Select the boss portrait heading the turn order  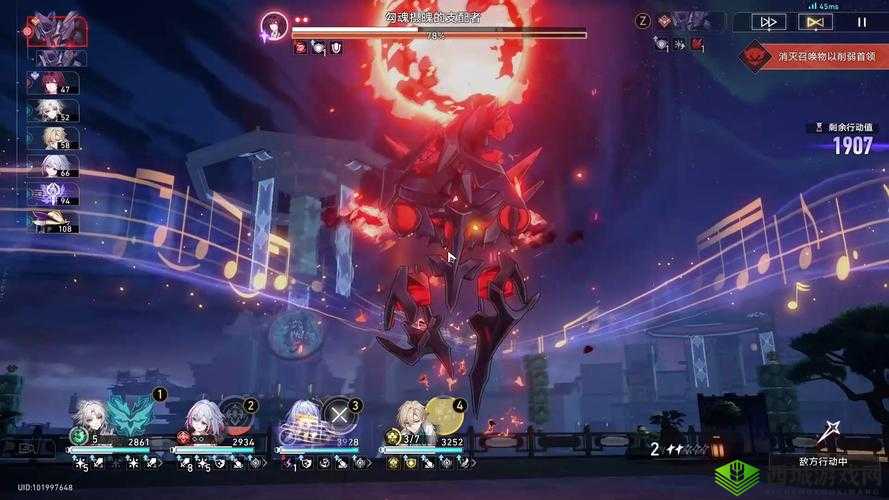(x=56, y=29)
